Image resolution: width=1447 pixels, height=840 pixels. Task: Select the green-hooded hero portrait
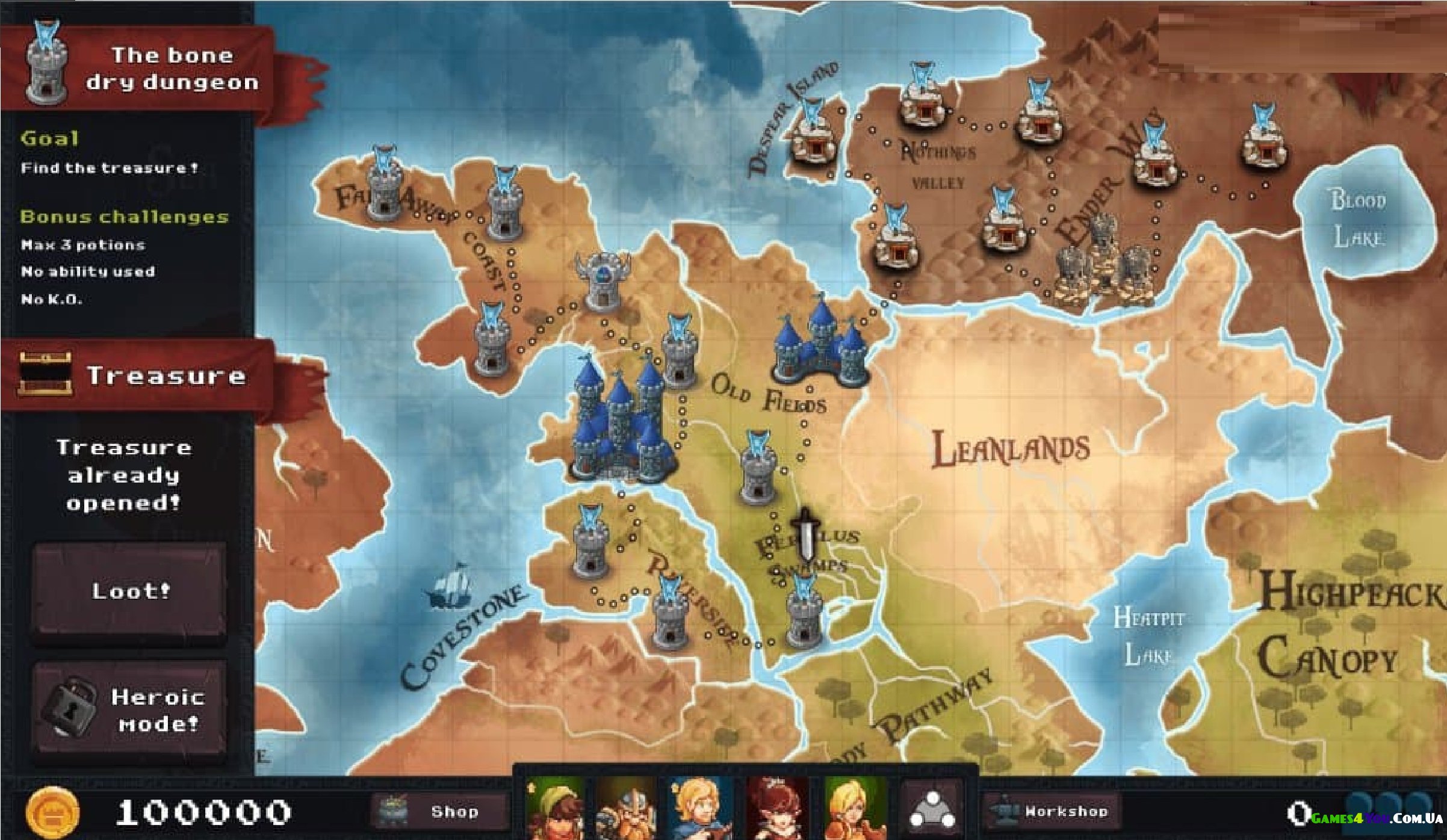(554, 808)
